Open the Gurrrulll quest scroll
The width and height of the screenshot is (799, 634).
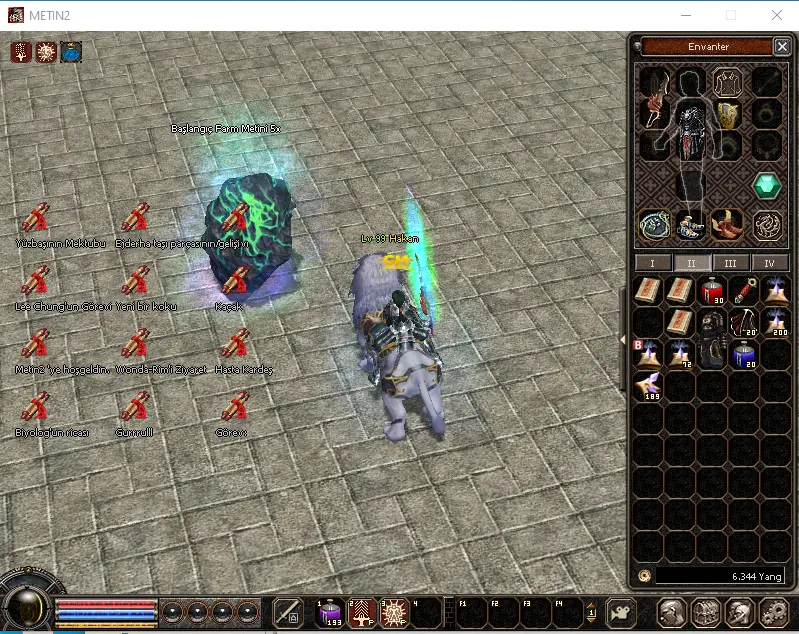[136, 407]
